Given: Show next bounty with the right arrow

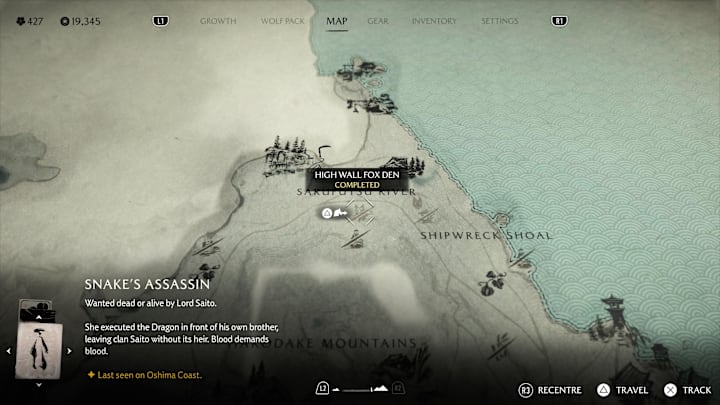Looking at the screenshot, I should pyautogui.click(x=69, y=351).
